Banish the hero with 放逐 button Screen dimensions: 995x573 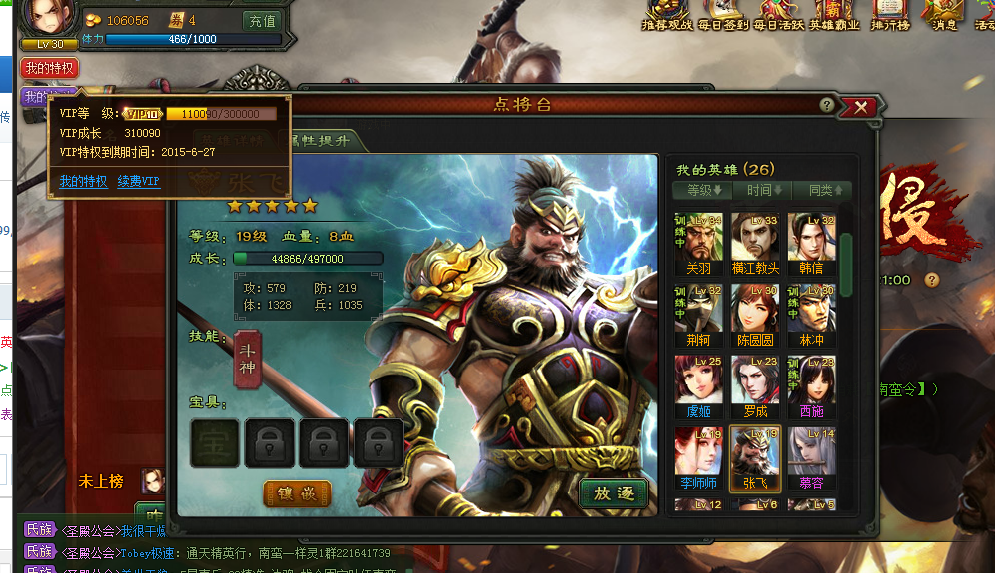click(614, 493)
